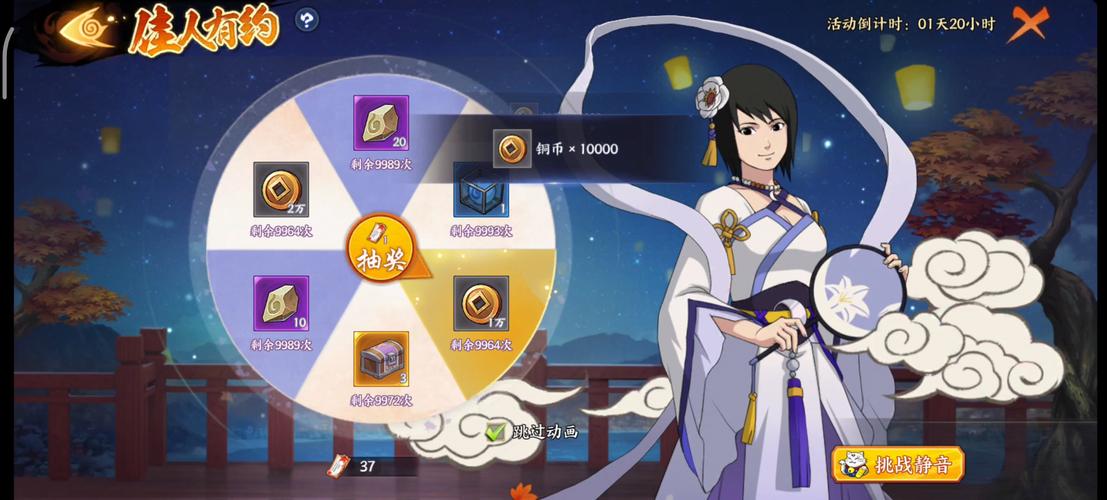Open the question mark help info
The height and width of the screenshot is (500, 1107).
(x=307, y=19)
